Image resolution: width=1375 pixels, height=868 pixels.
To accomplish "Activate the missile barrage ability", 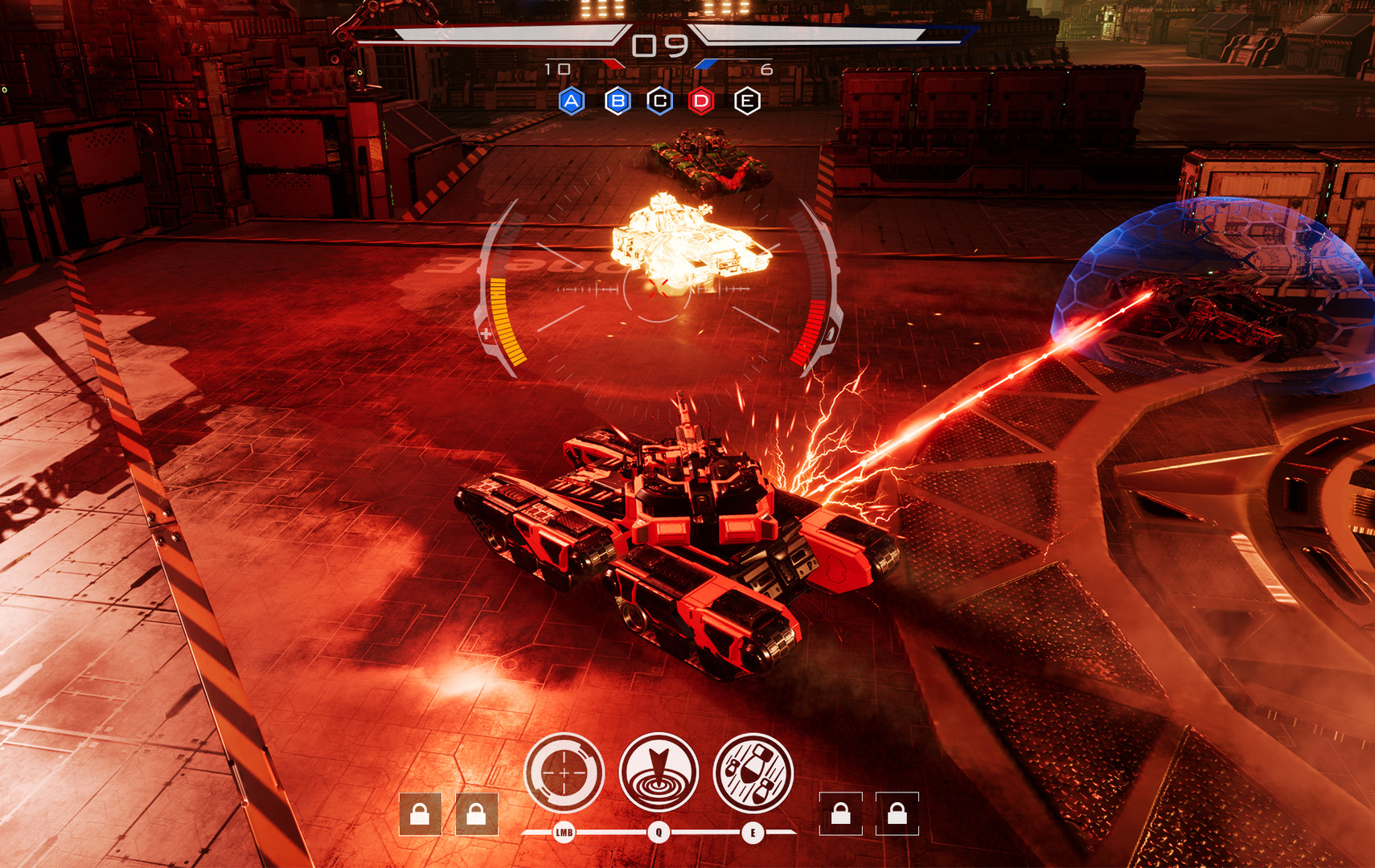I will point(753,773).
